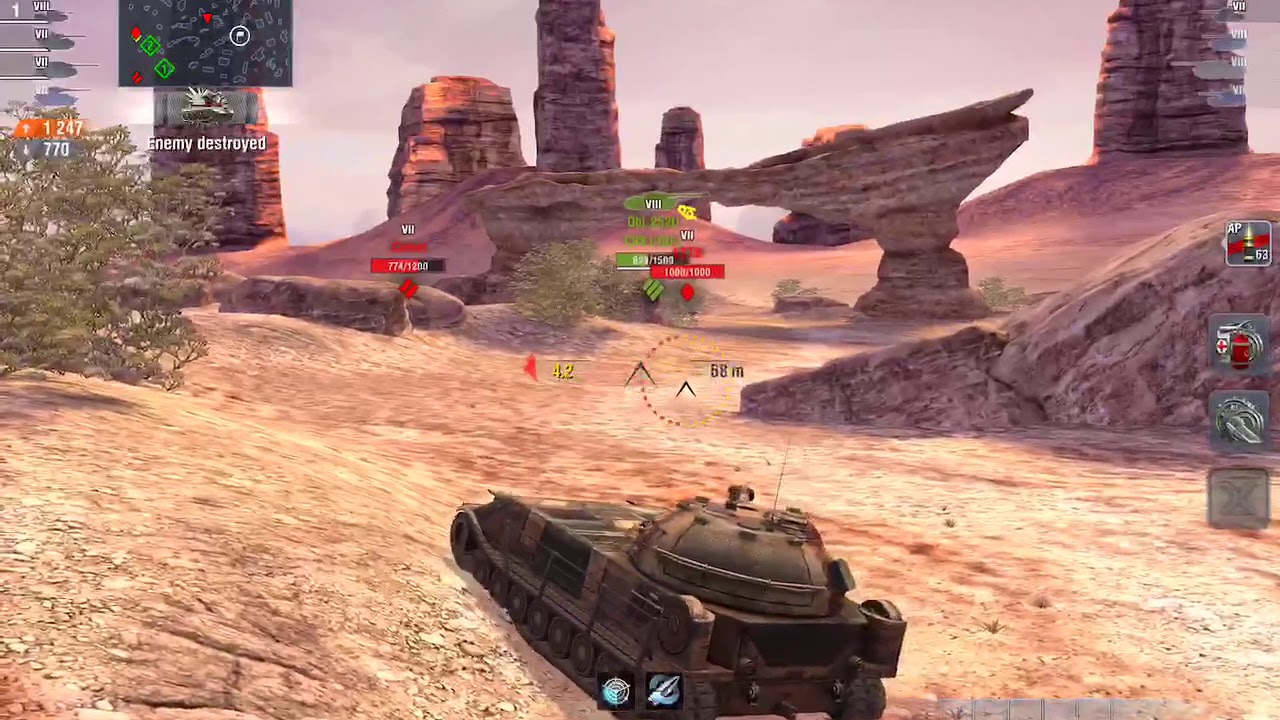Tap the base capture flag on the minimap
This screenshot has width=1280, height=720.
click(x=238, y=36)
